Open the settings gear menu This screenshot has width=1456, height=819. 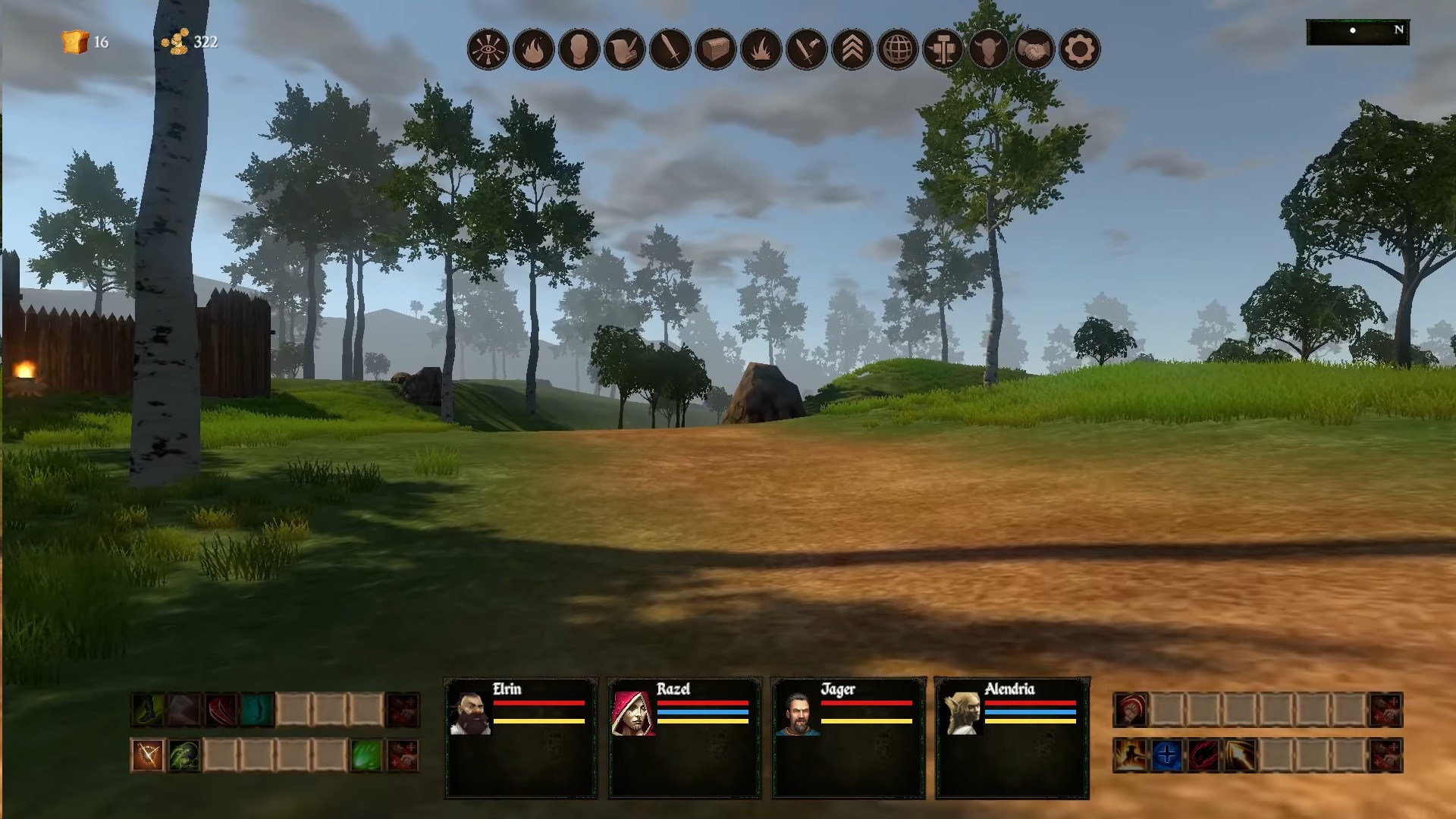1079,51
